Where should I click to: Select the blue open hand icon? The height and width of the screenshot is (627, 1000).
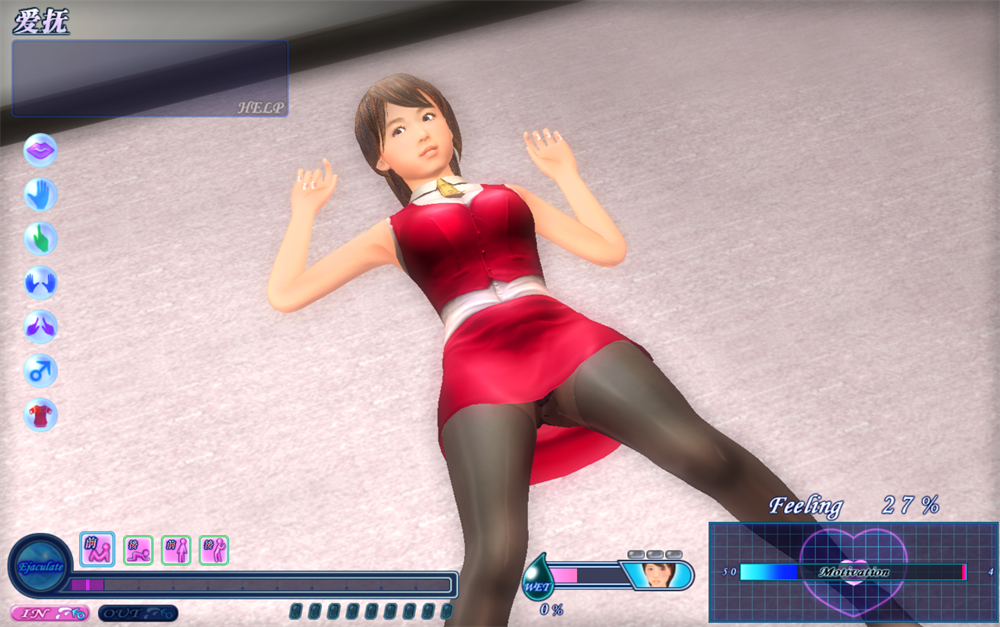tap(40, 194)
